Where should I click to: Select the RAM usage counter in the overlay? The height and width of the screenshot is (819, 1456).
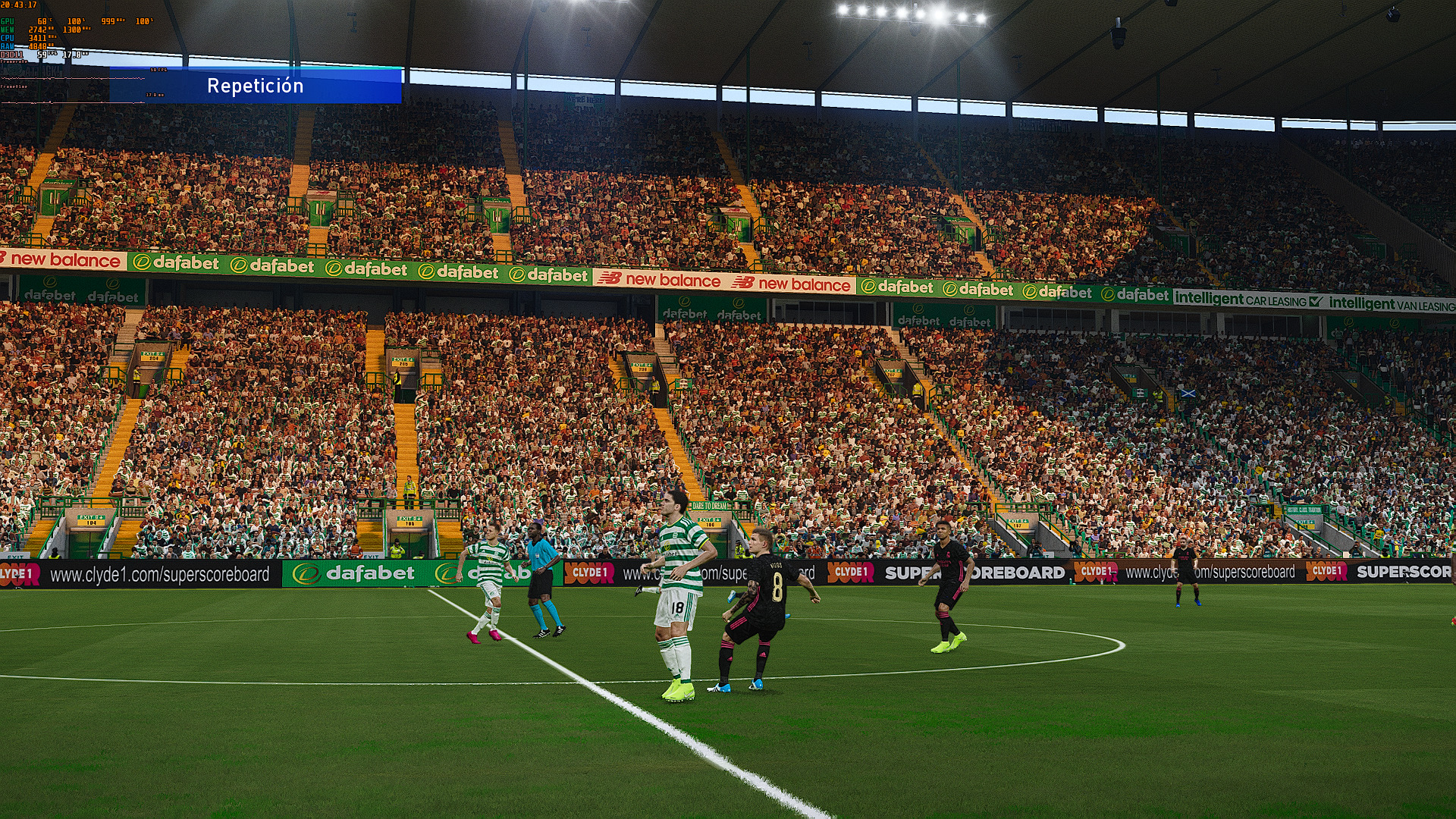coord(39,46)
